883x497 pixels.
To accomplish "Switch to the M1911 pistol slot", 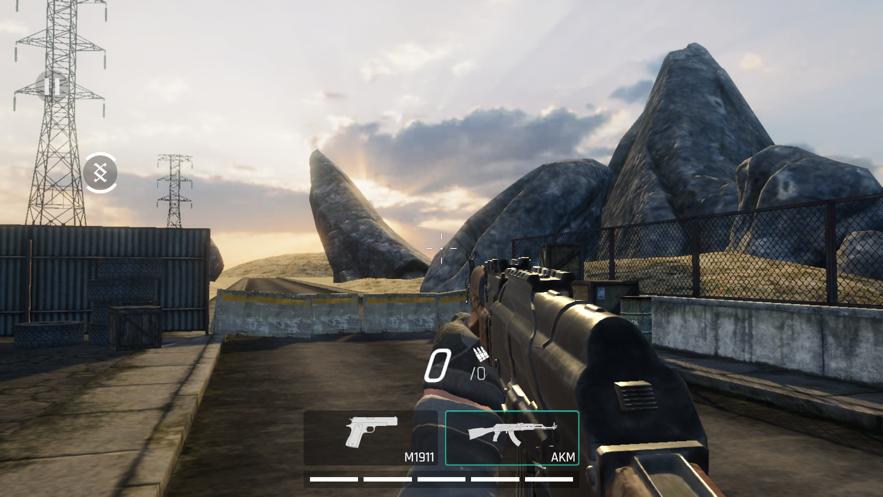I will [373, 438].
